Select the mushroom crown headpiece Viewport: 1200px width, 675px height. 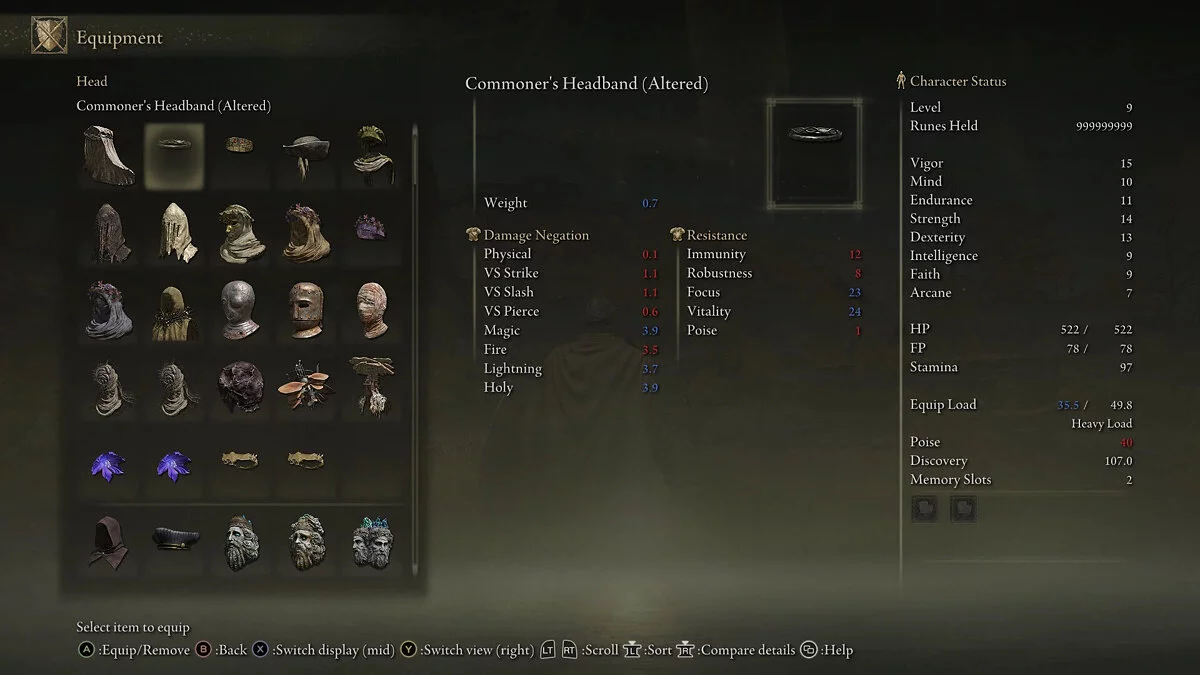[x=372, y=384]
